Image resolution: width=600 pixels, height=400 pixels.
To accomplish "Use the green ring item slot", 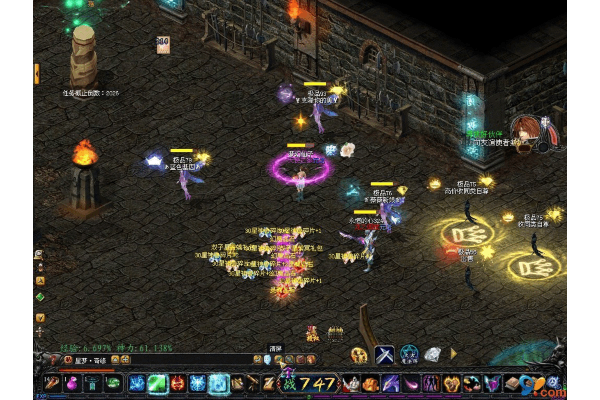I will (x=112, y=384).
